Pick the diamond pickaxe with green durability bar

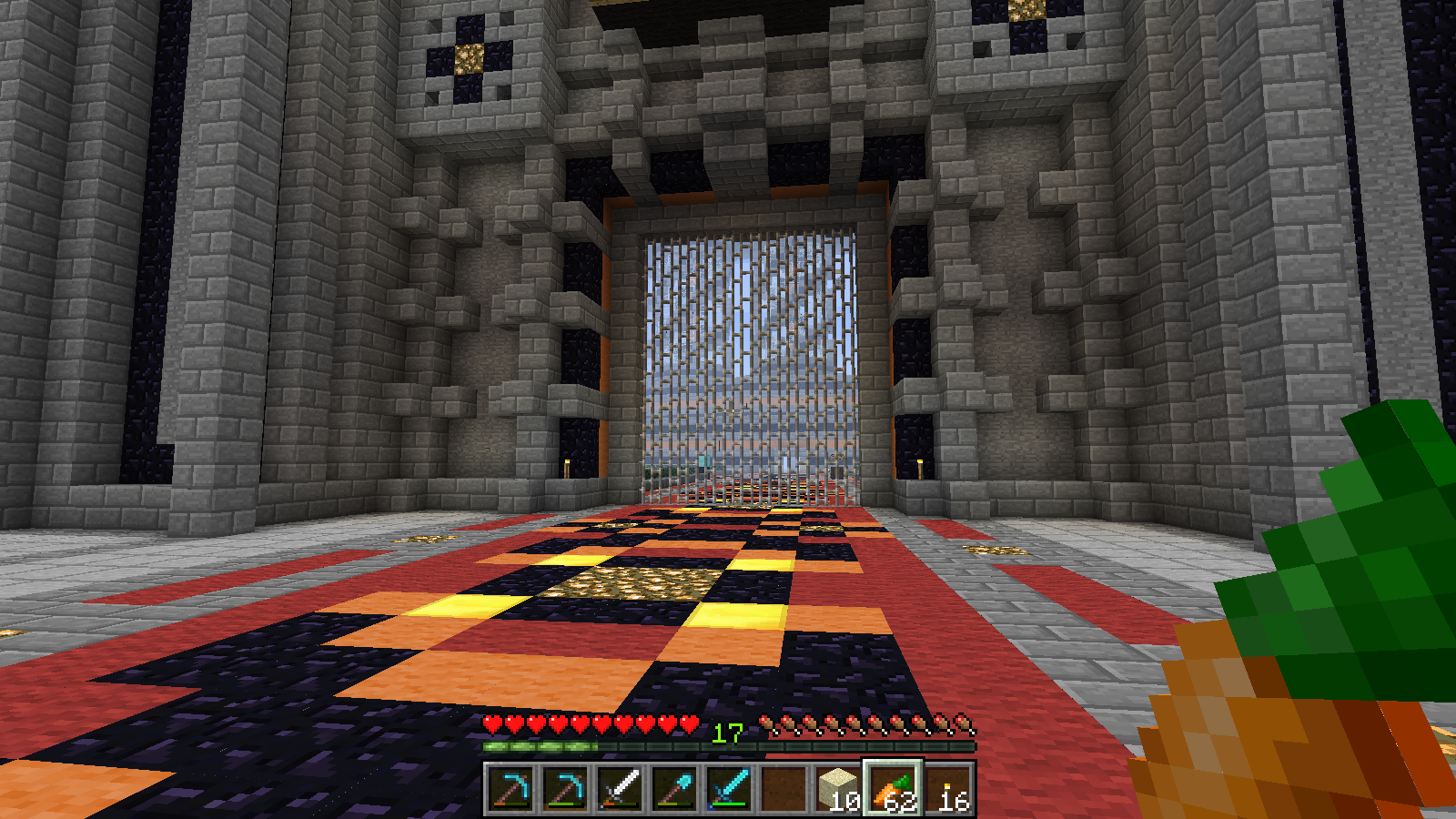tap(565, 788)
